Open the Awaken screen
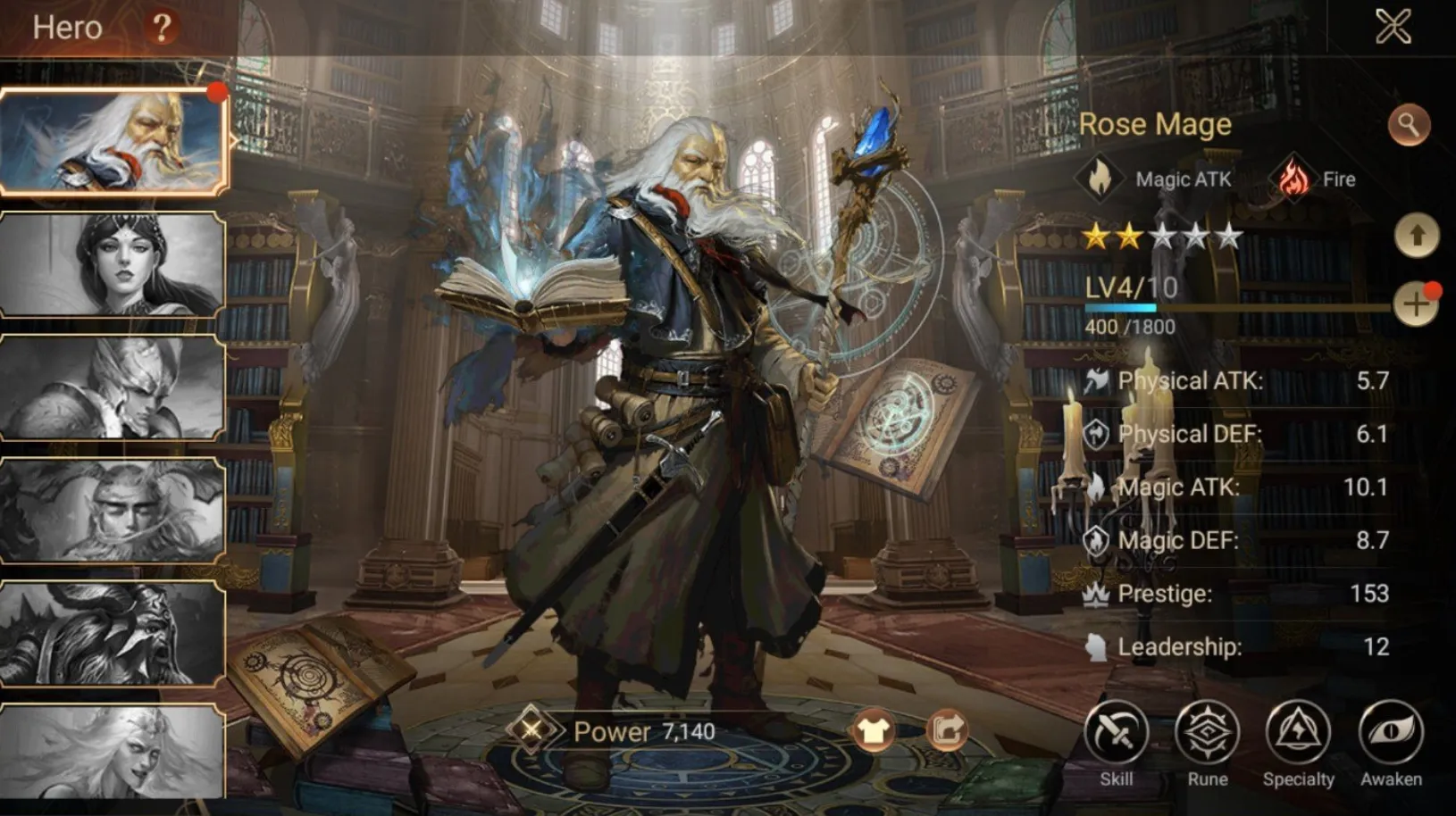Screen dimensions: 1456x816 click(1390, 734)
